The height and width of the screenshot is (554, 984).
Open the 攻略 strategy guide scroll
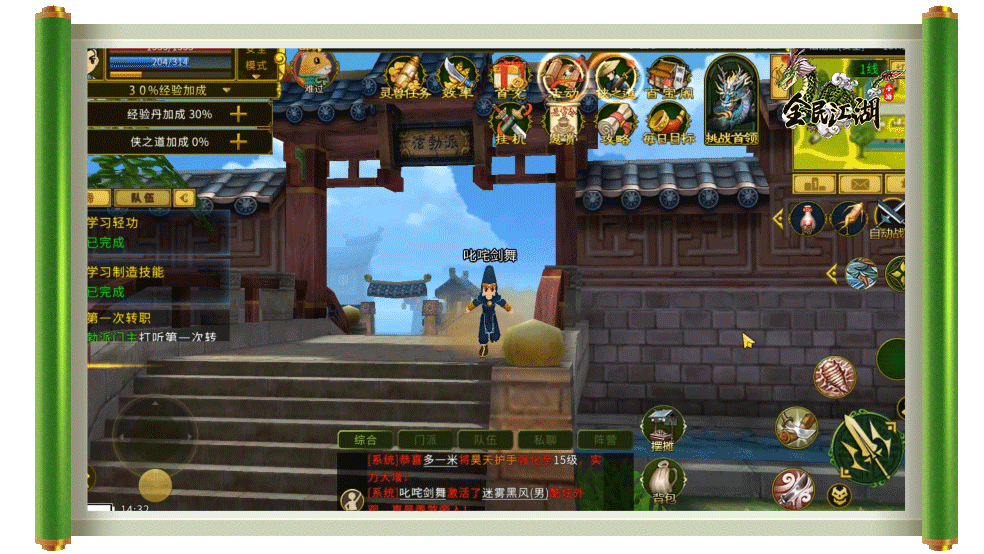coord(615,124)
